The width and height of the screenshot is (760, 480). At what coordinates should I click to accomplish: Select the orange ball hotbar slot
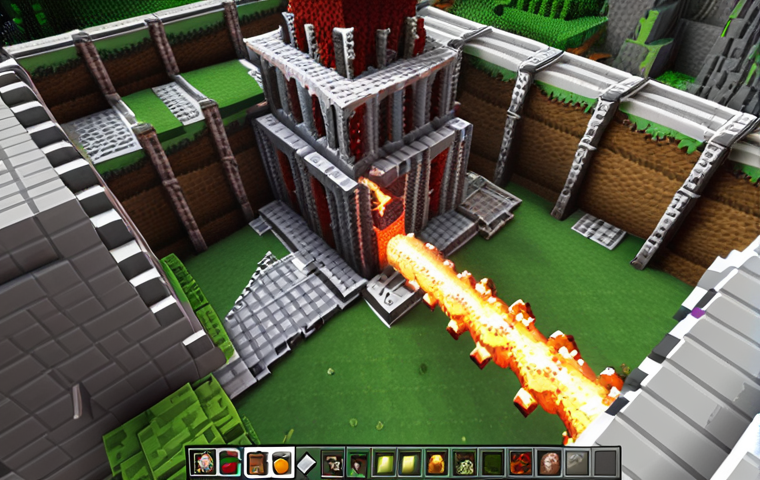[x=282, y=463]
